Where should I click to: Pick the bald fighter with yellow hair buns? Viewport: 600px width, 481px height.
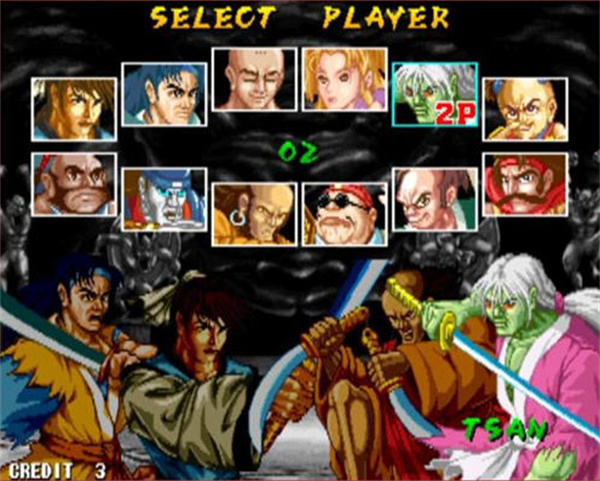525,109
